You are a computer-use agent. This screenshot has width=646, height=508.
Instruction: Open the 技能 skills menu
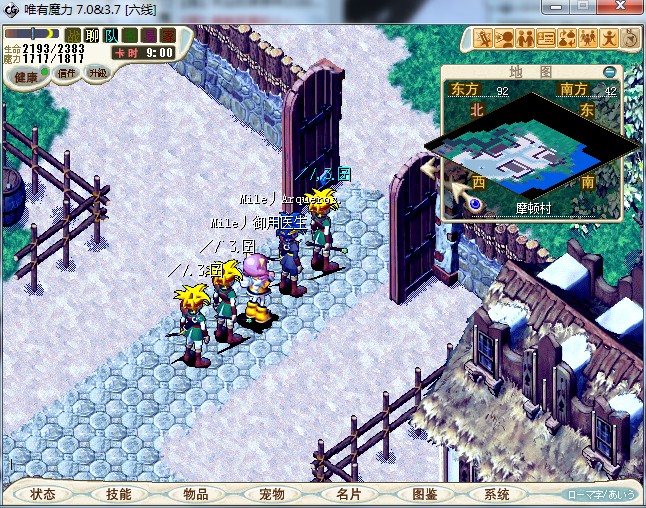(x=119, y=494)
